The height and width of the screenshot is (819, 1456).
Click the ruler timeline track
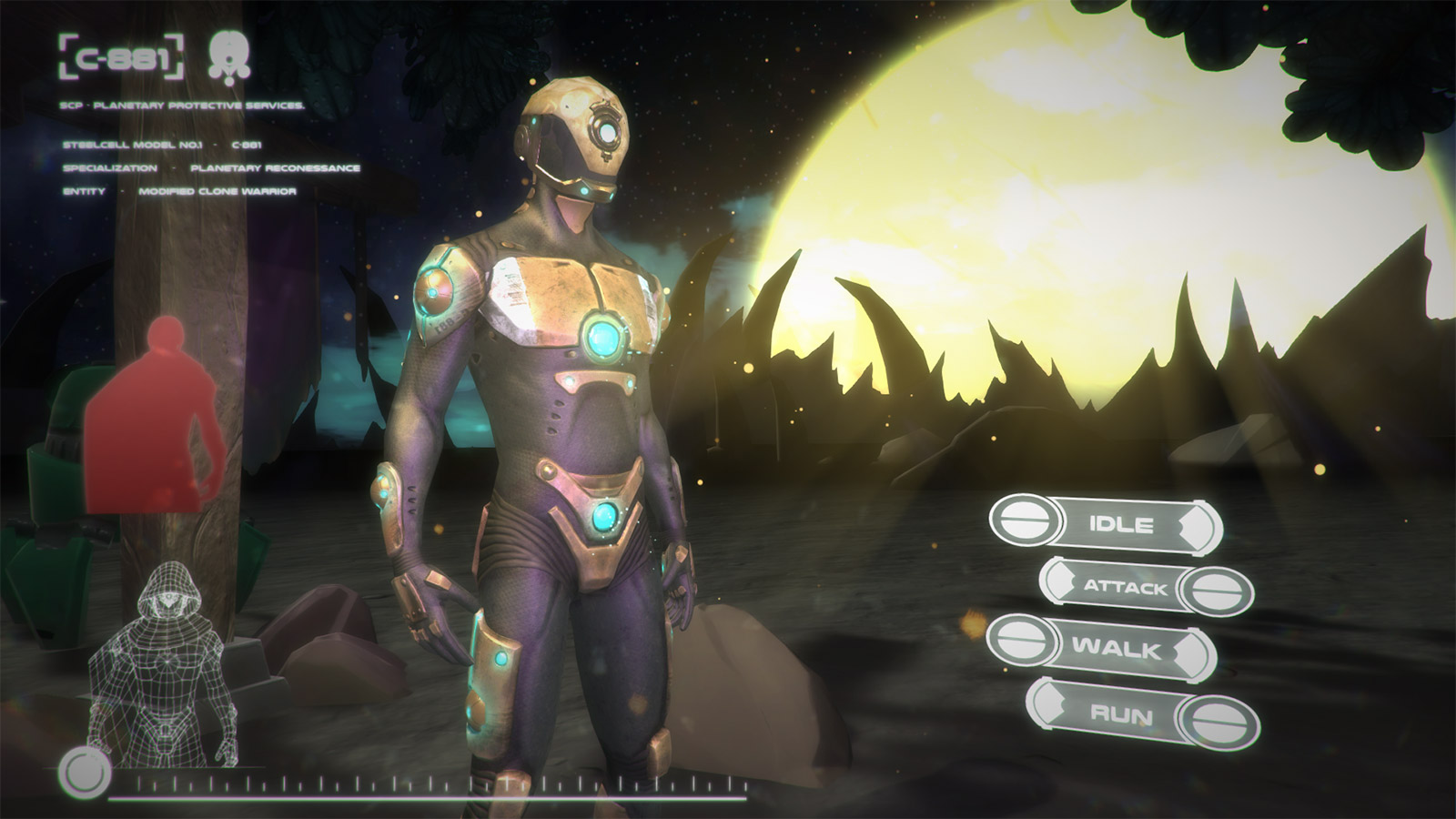(x=437, y=786)
